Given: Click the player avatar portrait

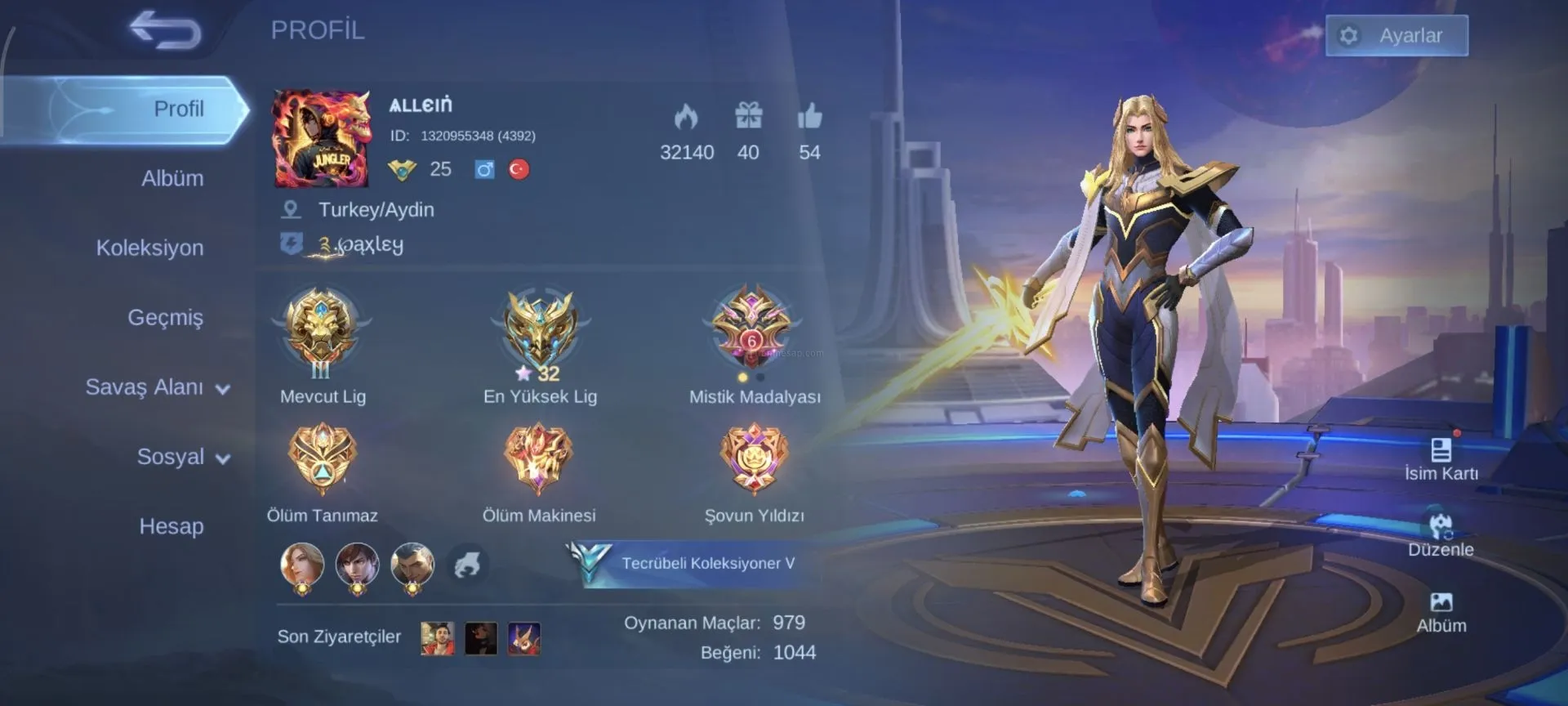Looking at the screenshot, I should point(321,139).
